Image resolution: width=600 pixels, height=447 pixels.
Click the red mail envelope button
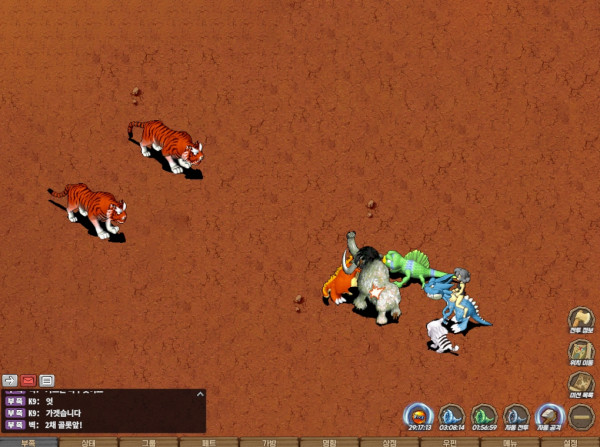pos(28,380)
